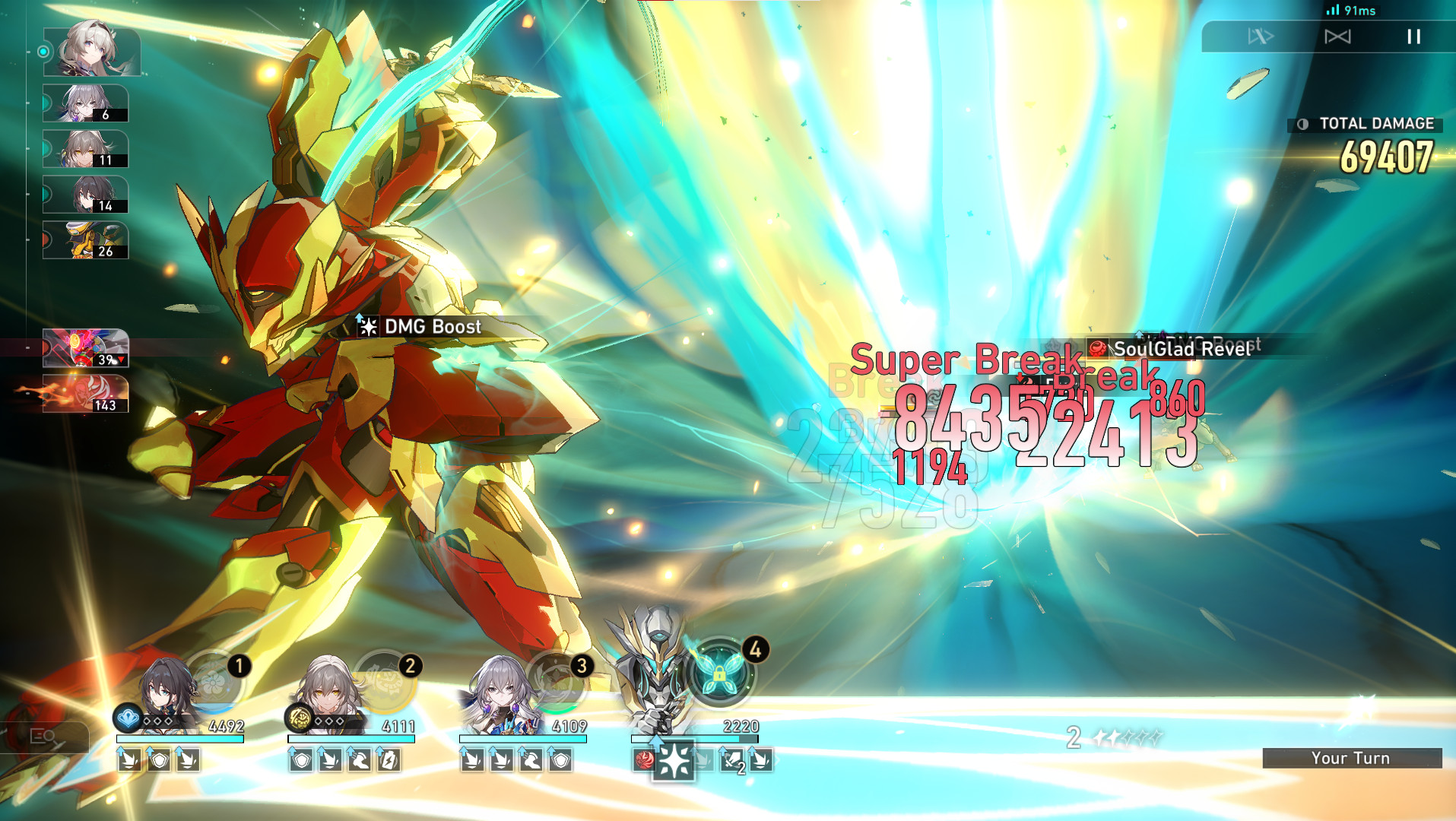Select the current-turn portrait in turn order
This screenshot has height=821, width=1456.
pos(91,51)
